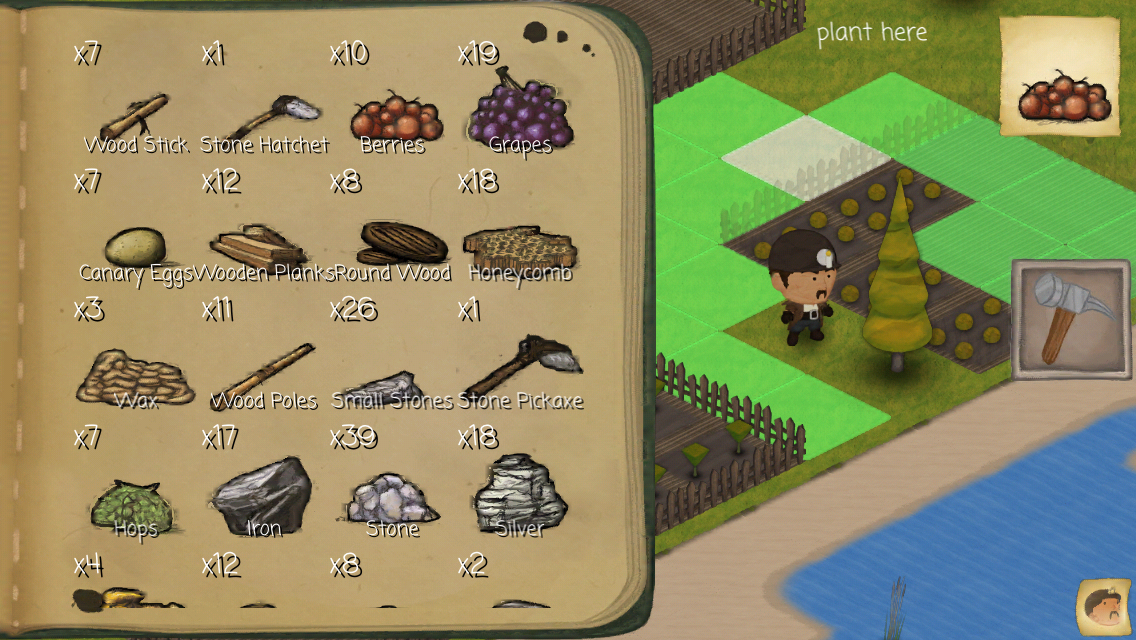Tap the berries seed slot under plant here

1059,77
